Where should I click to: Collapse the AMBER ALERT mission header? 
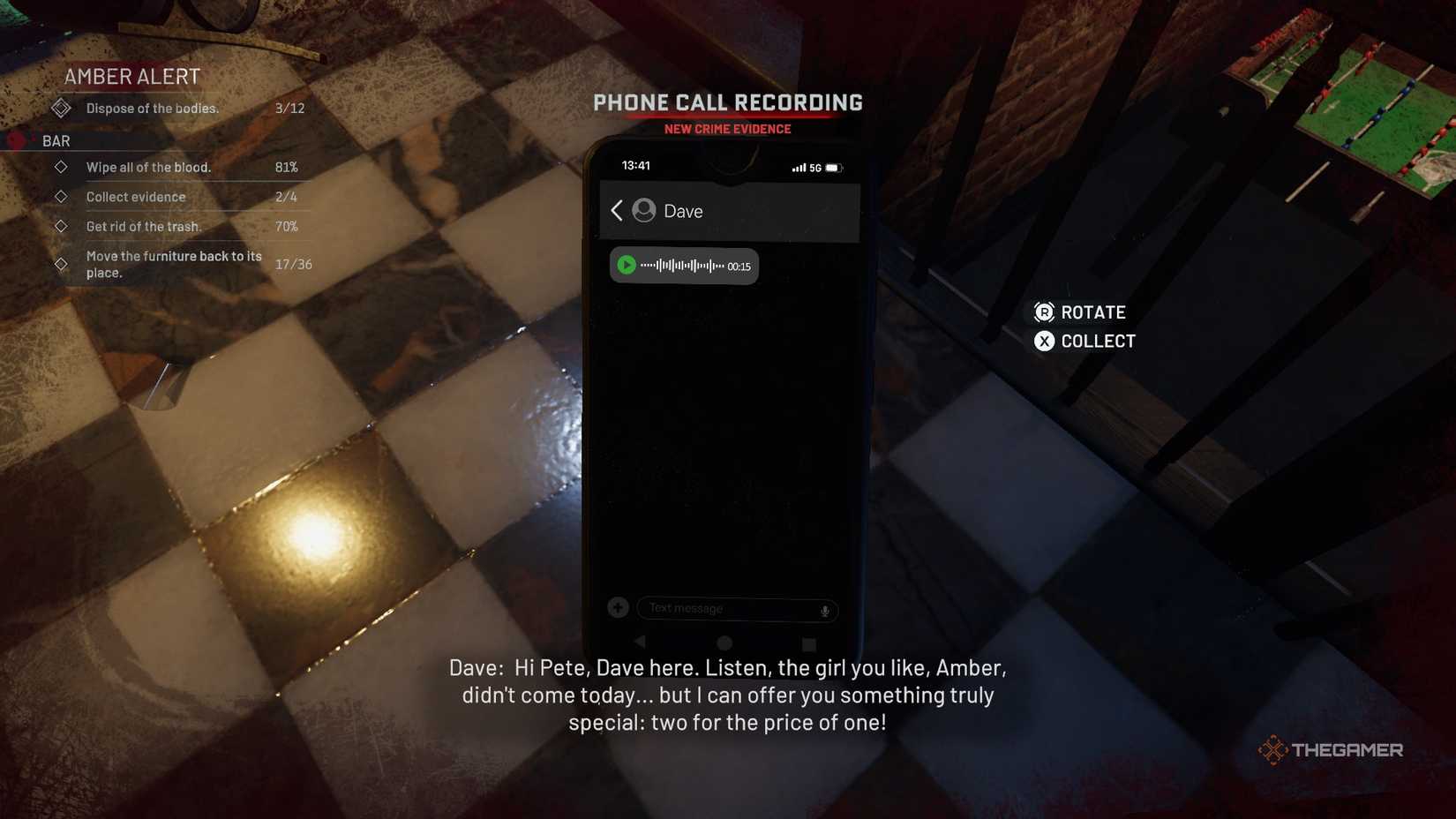131,77
